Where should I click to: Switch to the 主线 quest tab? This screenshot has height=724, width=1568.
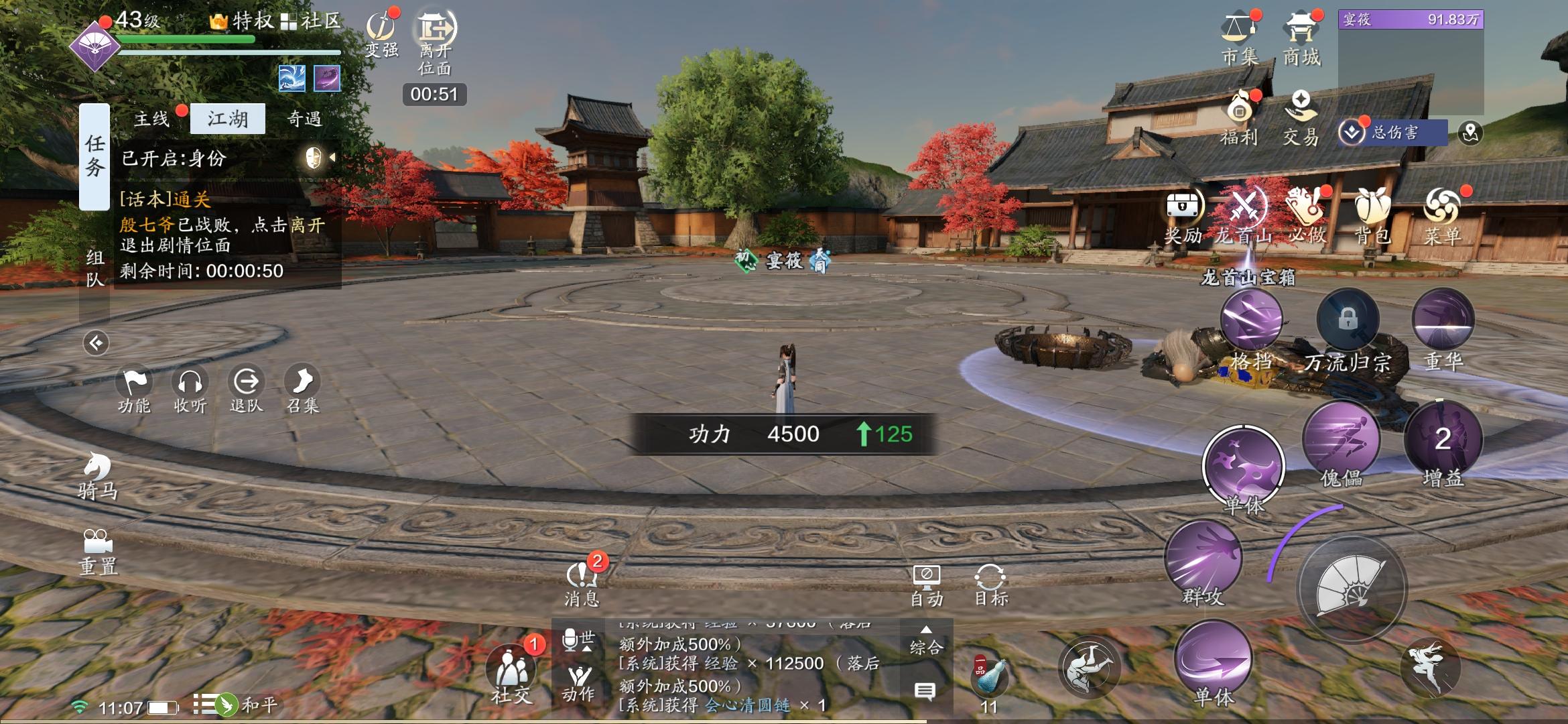click(152, 119)
